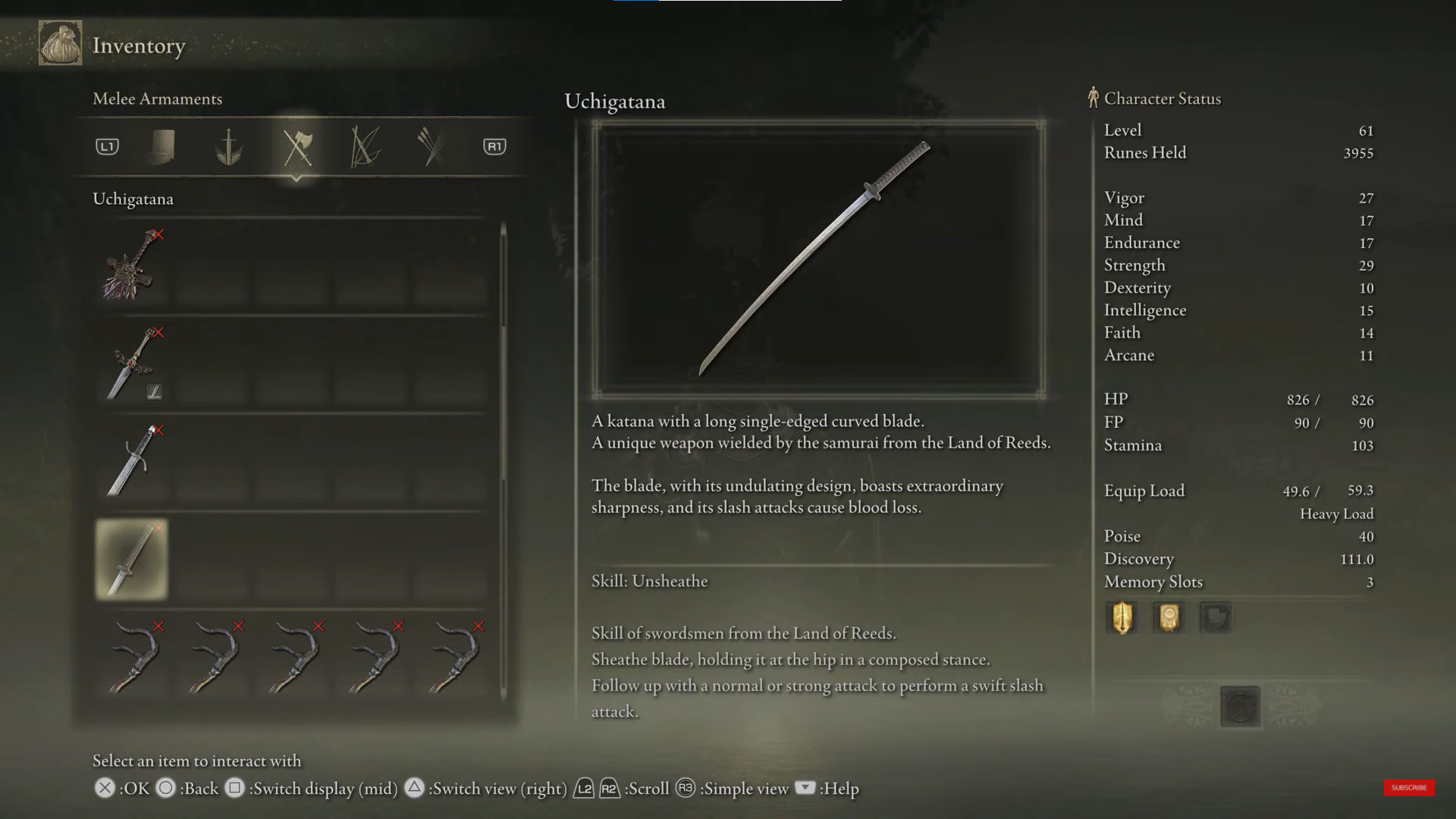Inspect the golden scroll status effect icon

[1169, 617]
